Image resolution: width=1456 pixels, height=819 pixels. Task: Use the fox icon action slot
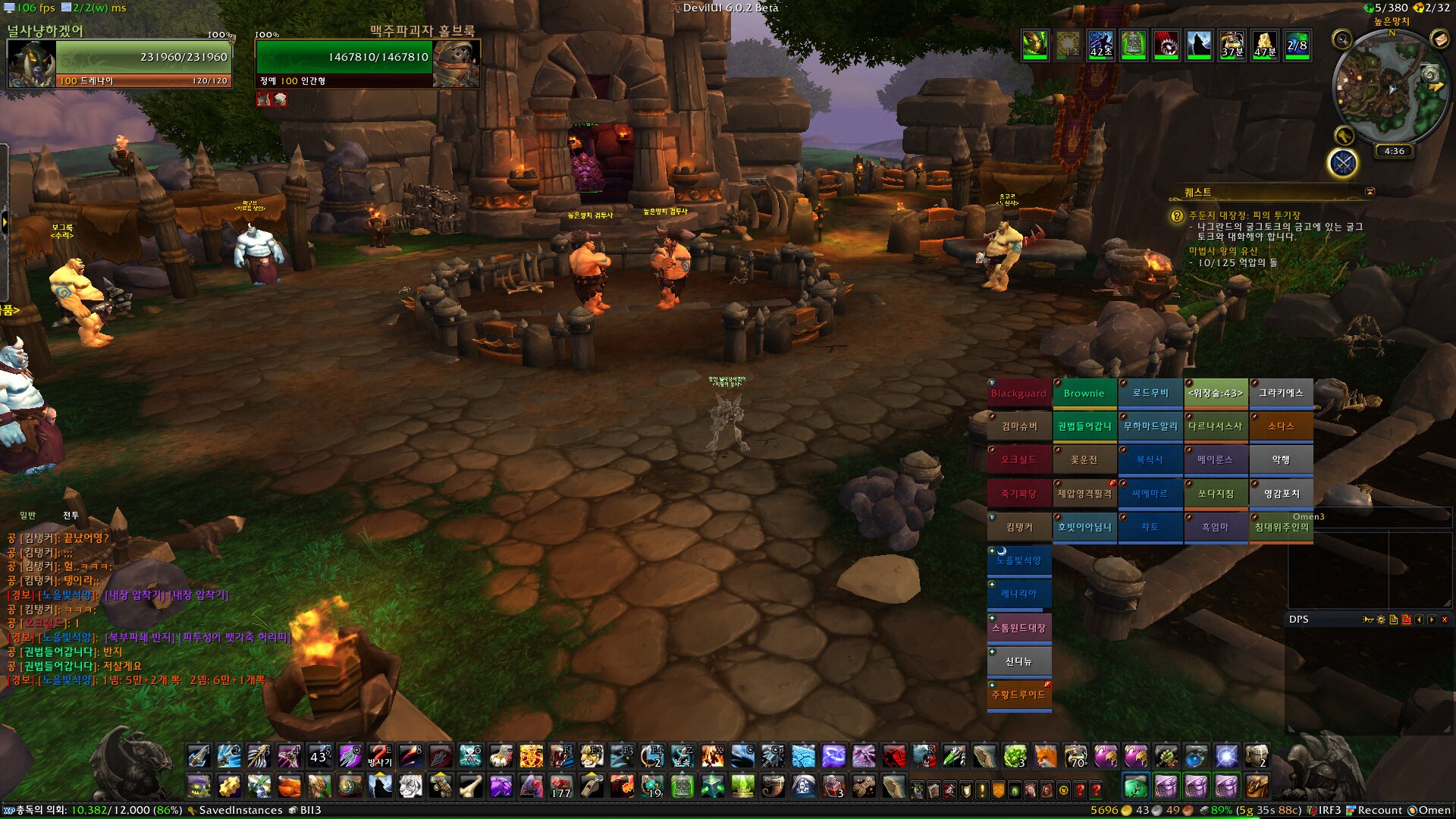click(1045, 756)
